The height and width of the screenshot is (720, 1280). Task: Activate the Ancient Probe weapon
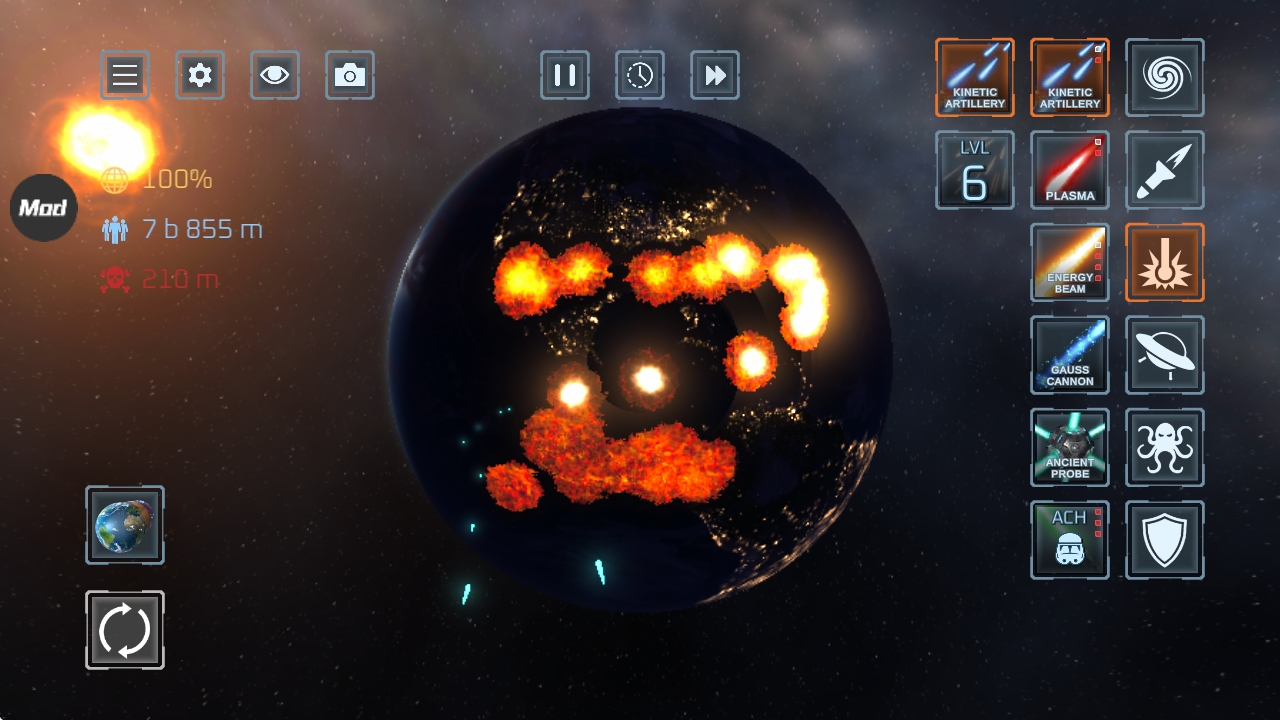point(1070,447)
